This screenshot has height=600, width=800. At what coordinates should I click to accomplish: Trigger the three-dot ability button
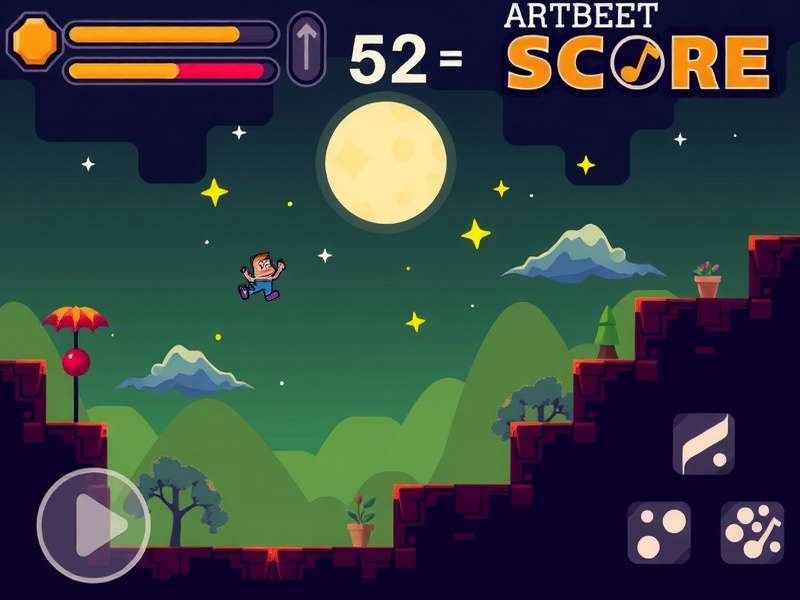pyautogui.click(x=659, y=532)
